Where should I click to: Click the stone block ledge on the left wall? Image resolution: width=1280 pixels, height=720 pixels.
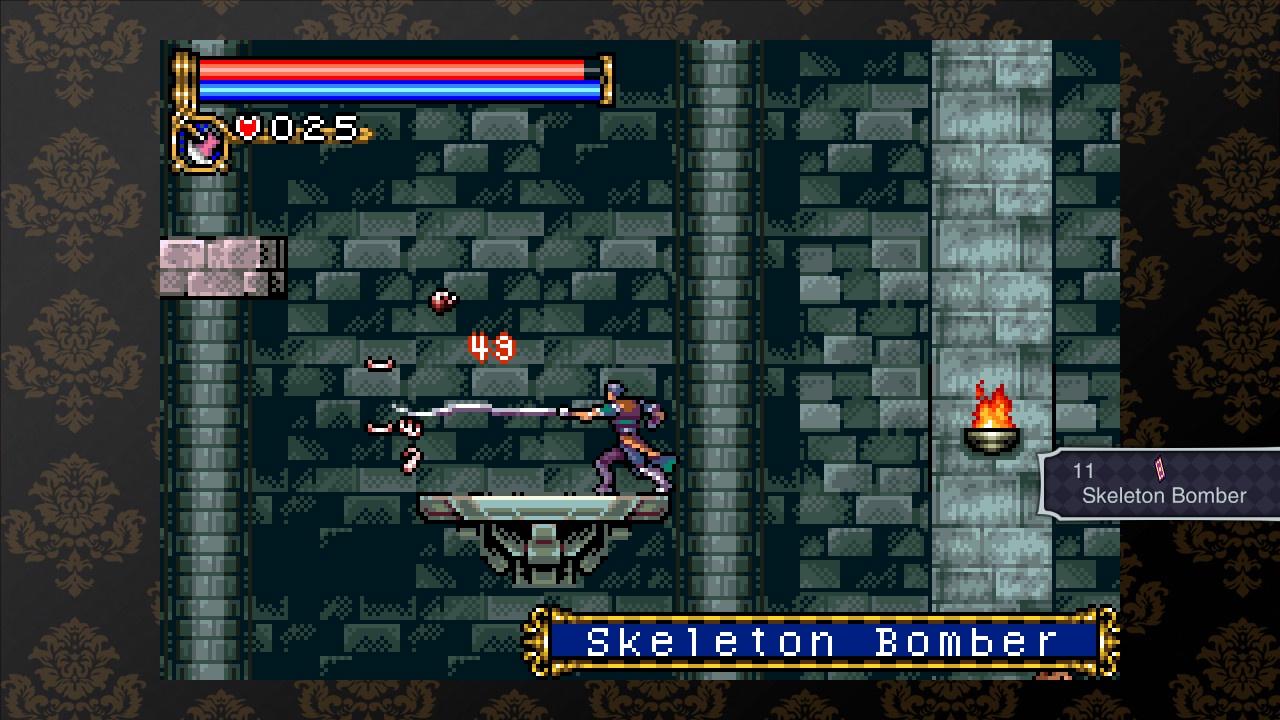[220, 265]
